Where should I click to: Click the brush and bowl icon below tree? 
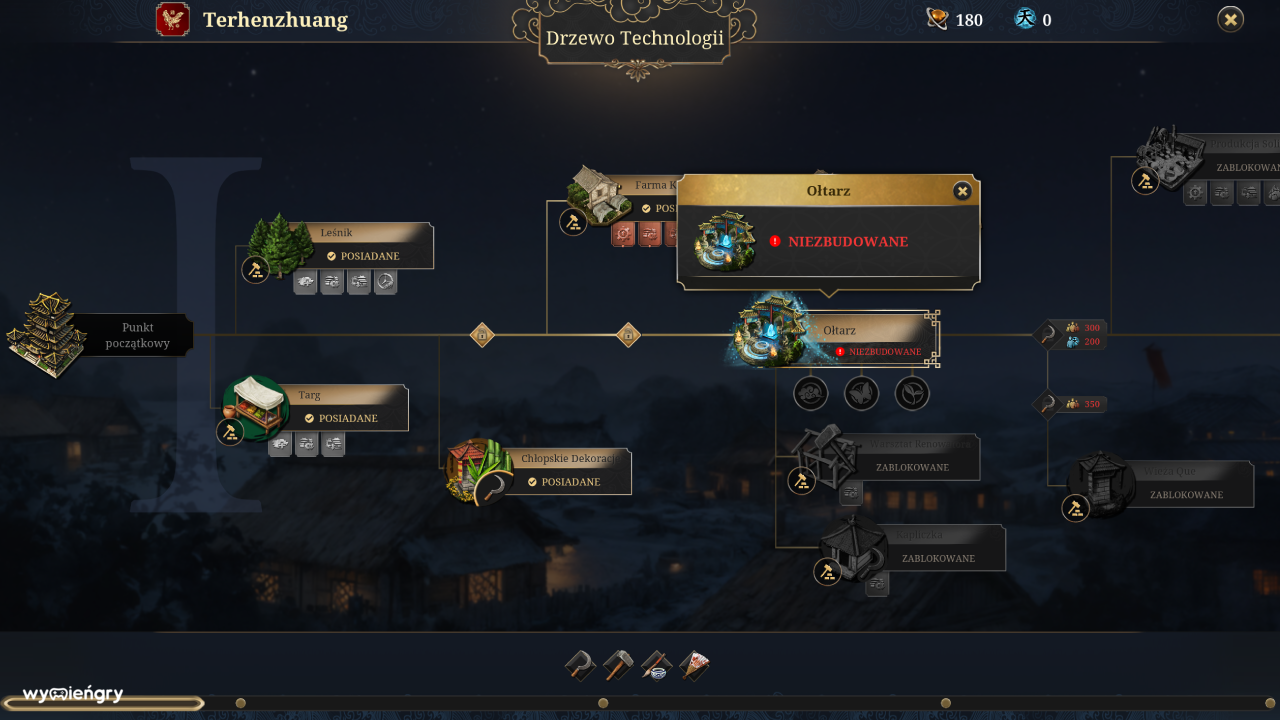[657, 664]
